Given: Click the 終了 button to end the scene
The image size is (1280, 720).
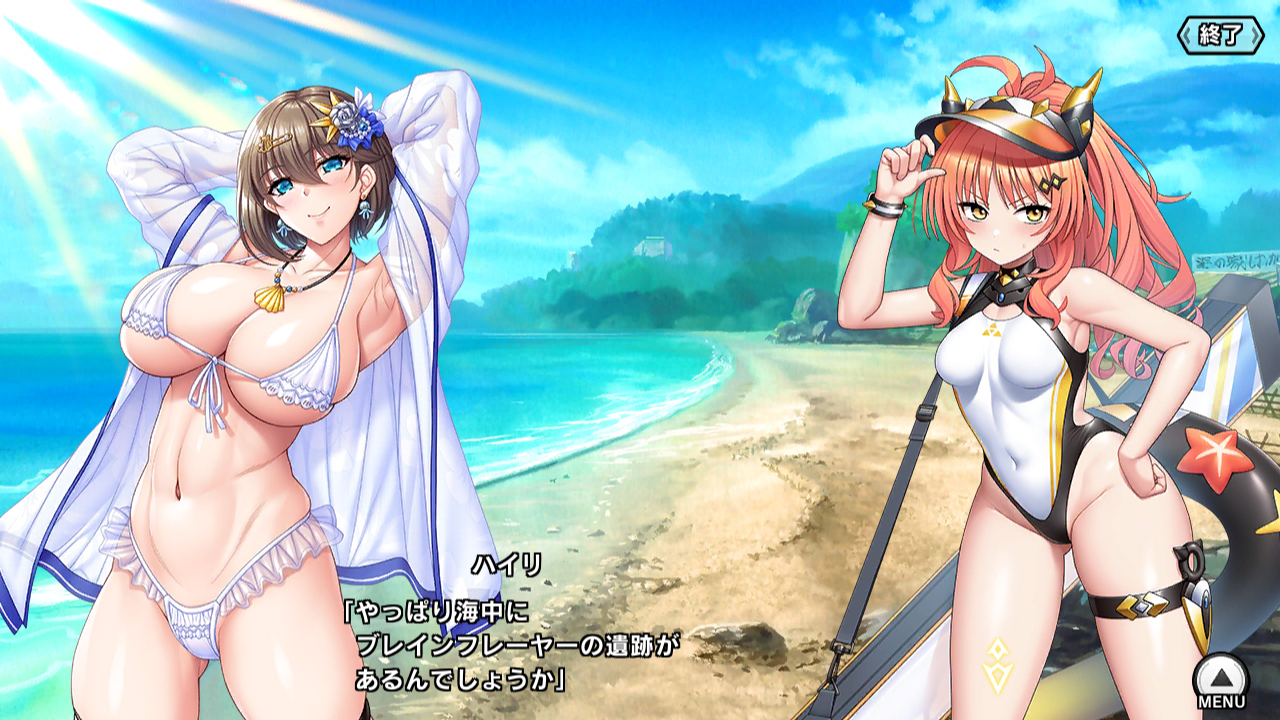Looking at the screenshot, I should [x=1220, y=35].
